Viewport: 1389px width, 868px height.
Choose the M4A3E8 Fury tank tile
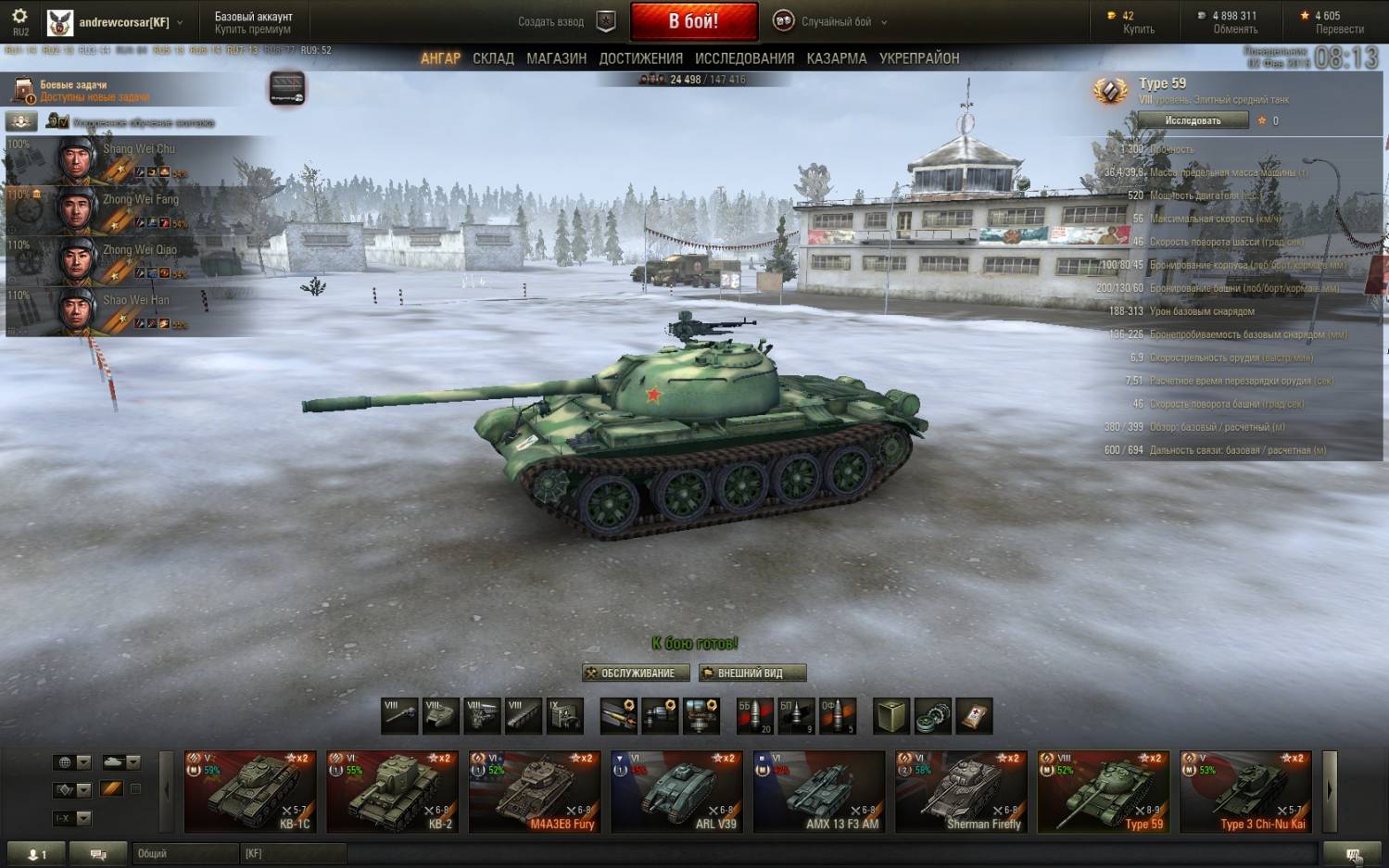tap(535, 792)
